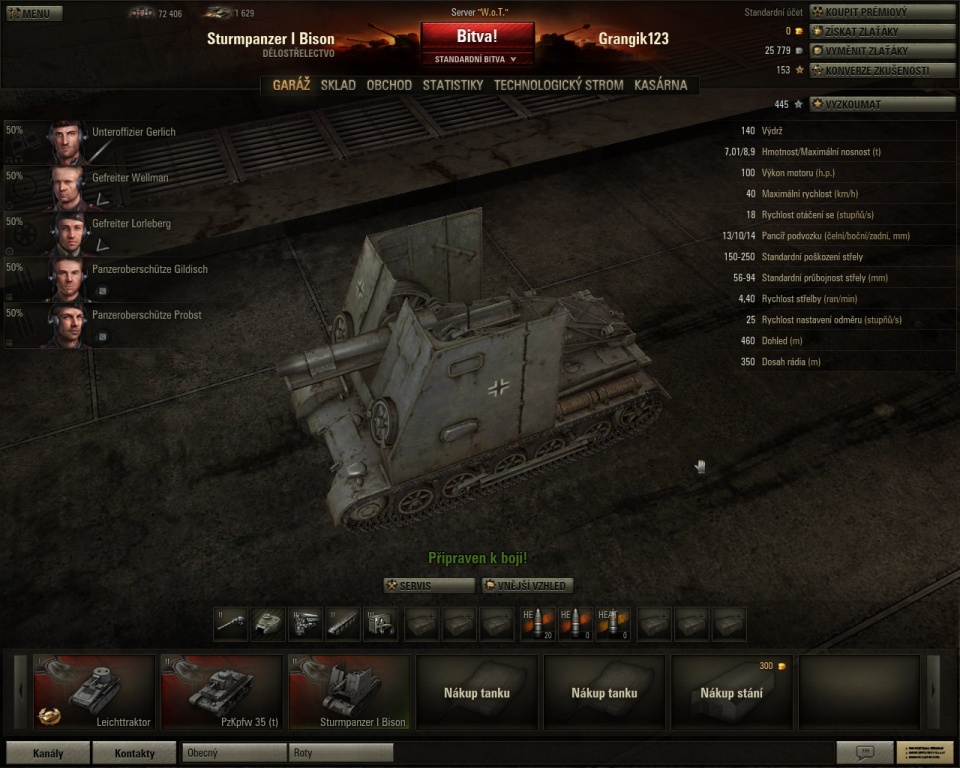This screenshot has height=768, width=960.
Task: Click VYMĚNIT ZLAŤÁKY button
Action: coord(868,50)
